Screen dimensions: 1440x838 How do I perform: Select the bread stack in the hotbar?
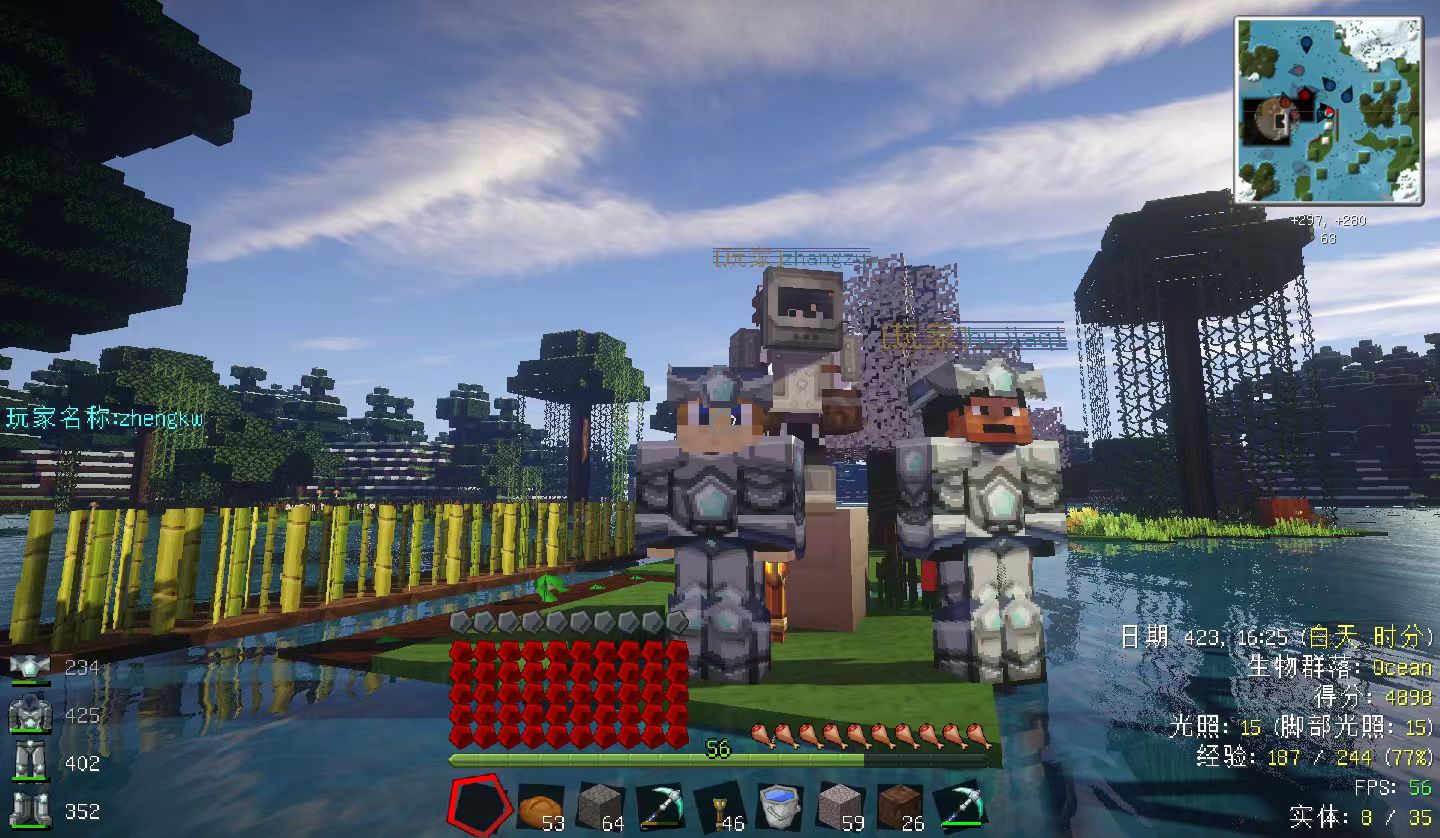click(x=540, y=805)
